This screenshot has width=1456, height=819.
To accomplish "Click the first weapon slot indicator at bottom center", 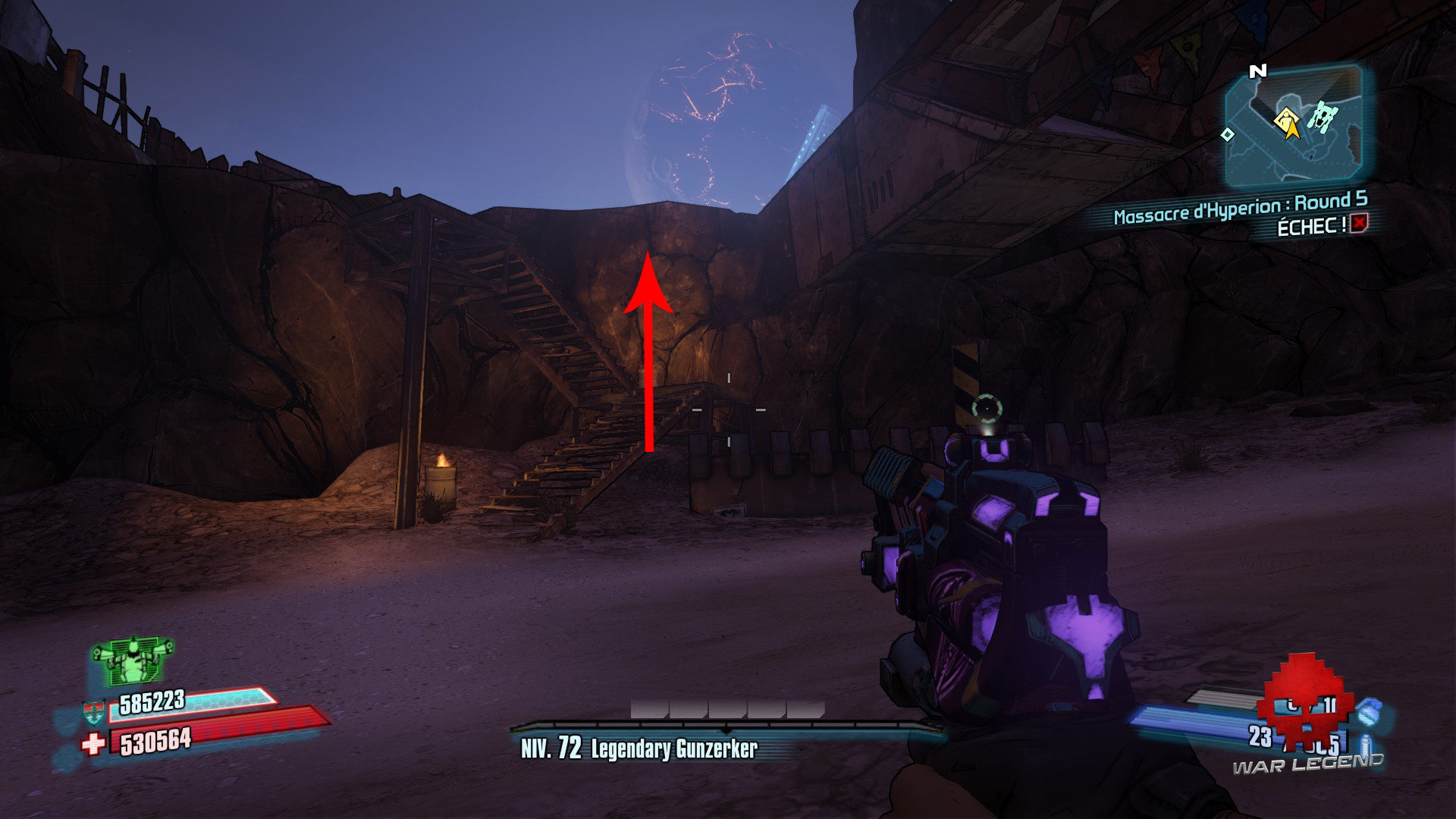I will click(x=648, y=708).
